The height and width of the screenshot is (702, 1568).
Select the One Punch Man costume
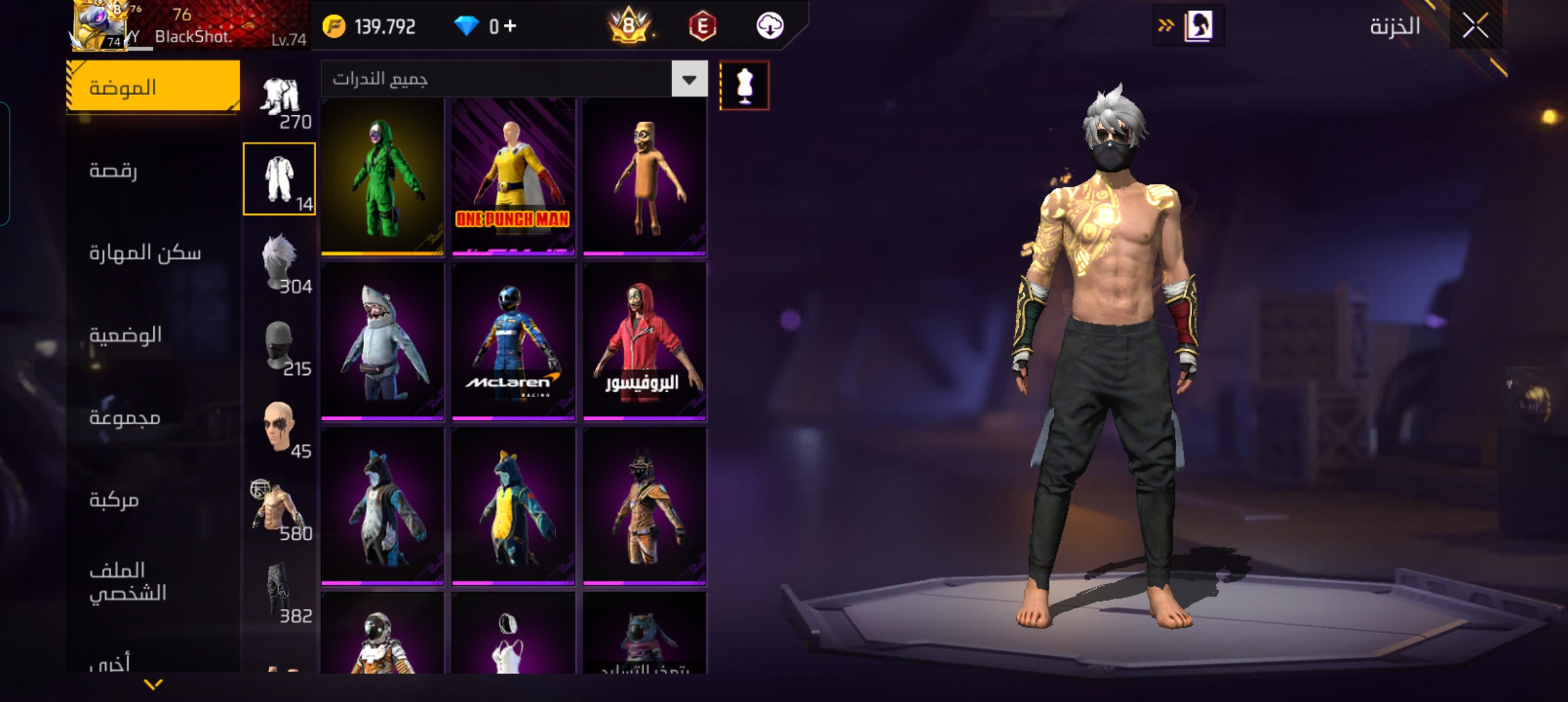click(x=514, y=177)
